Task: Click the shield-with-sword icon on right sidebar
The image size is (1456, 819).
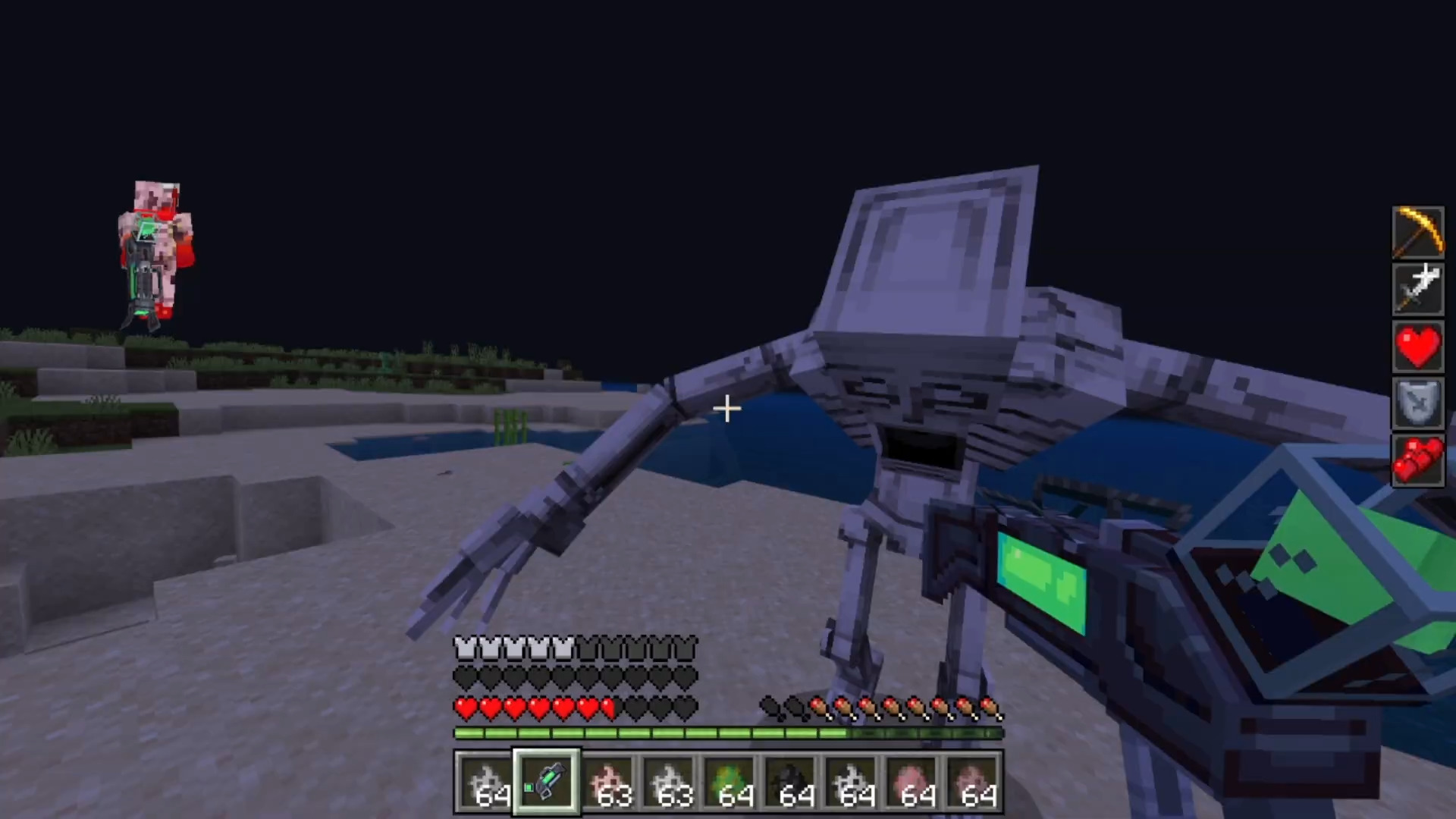Action: point(1418,403)
